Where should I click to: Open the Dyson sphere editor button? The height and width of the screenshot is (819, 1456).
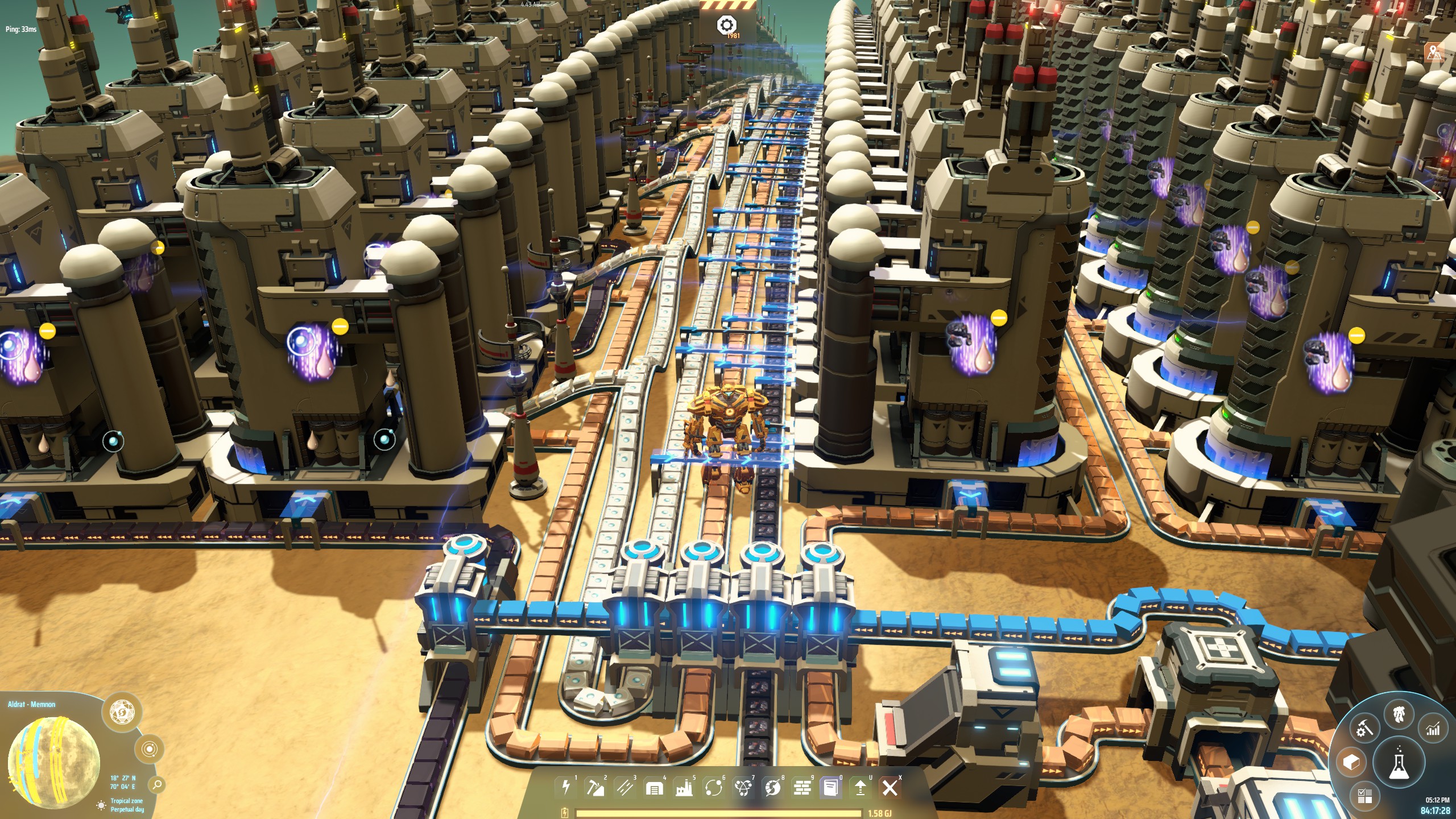tap(121, 711)
